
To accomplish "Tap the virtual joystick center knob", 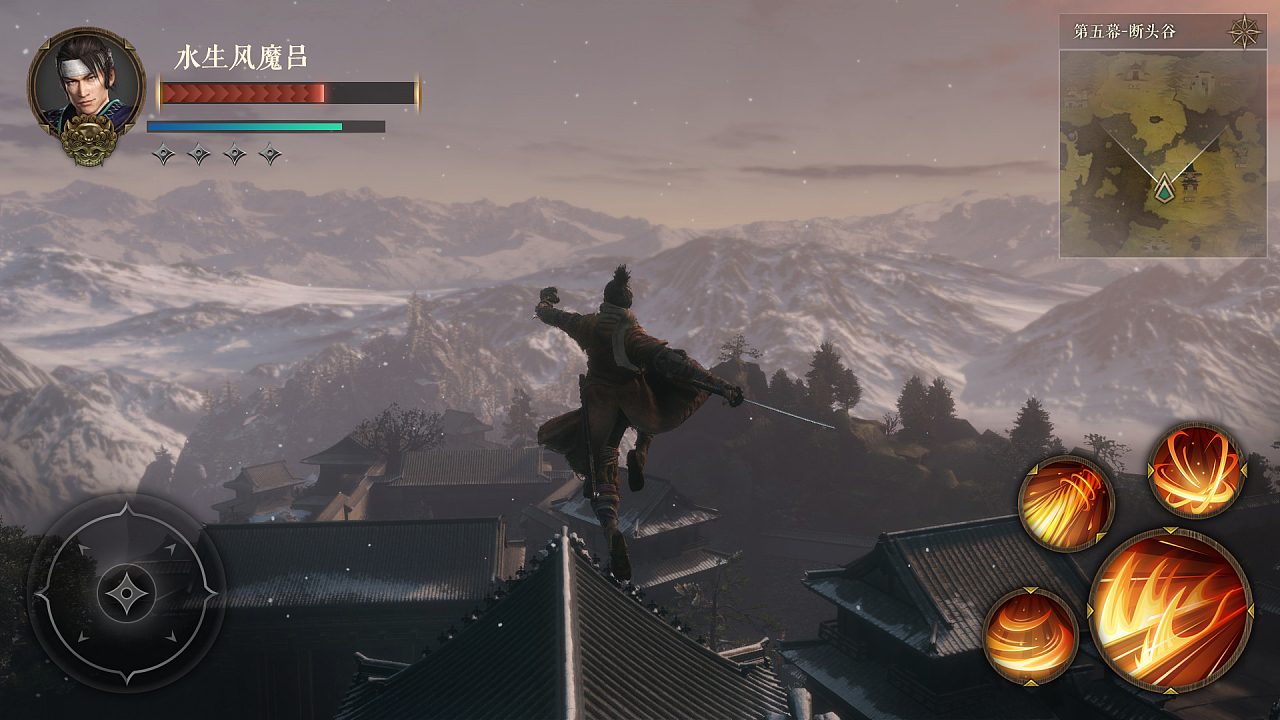I will (126, 593).
